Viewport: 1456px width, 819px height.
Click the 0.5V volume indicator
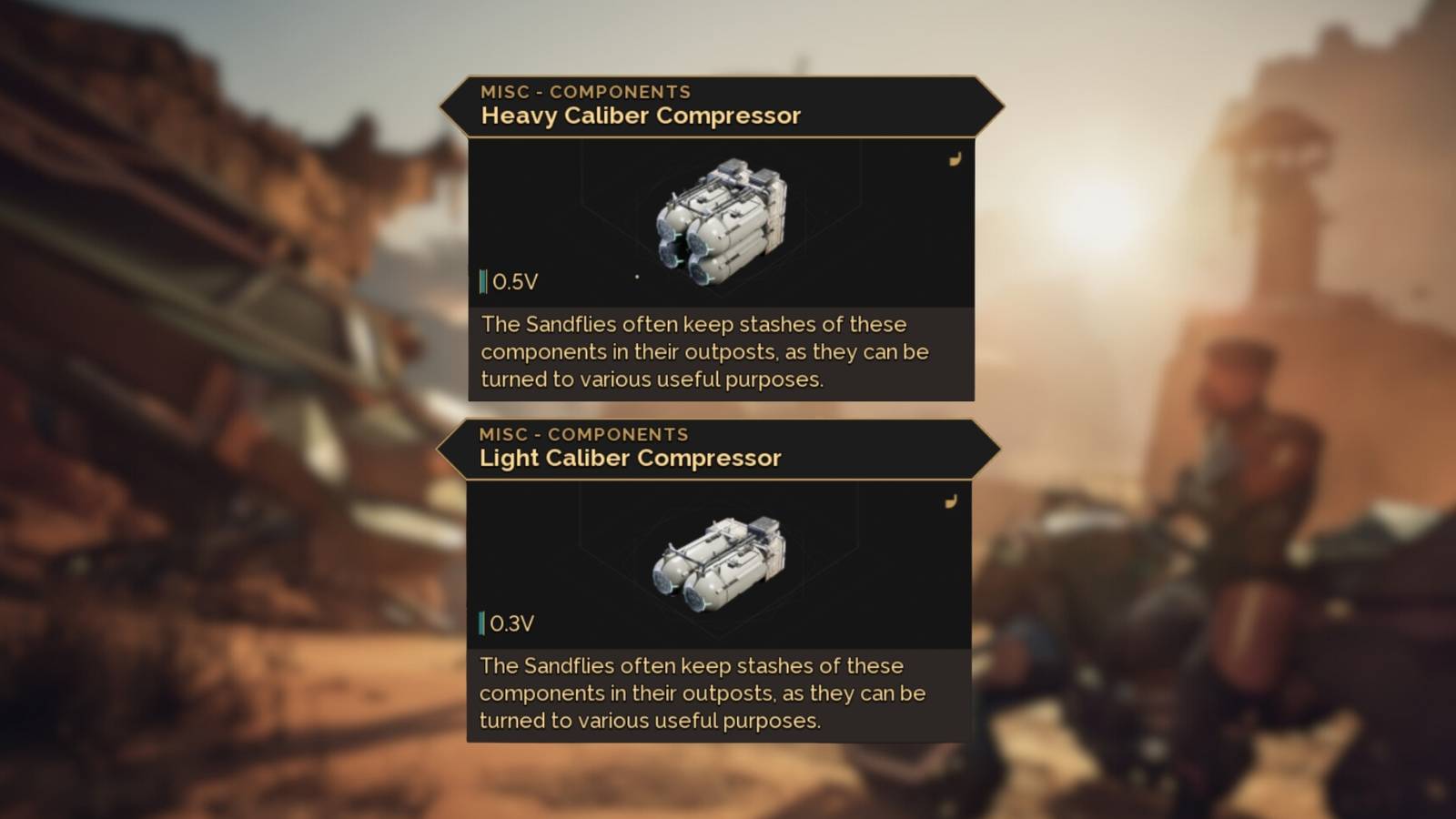[x=511, y=280]
